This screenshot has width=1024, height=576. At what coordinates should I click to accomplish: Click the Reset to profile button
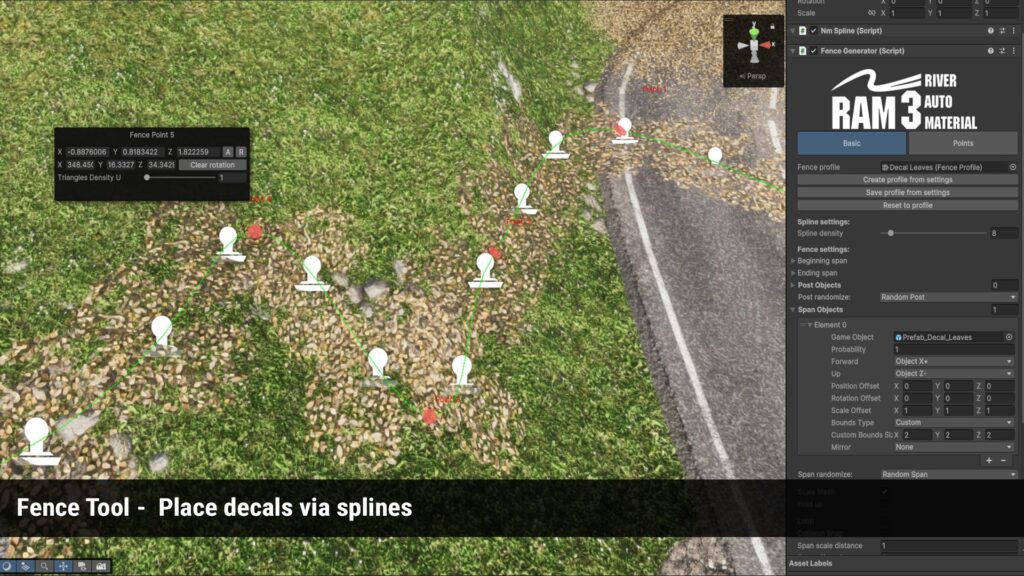coord(907,205)
